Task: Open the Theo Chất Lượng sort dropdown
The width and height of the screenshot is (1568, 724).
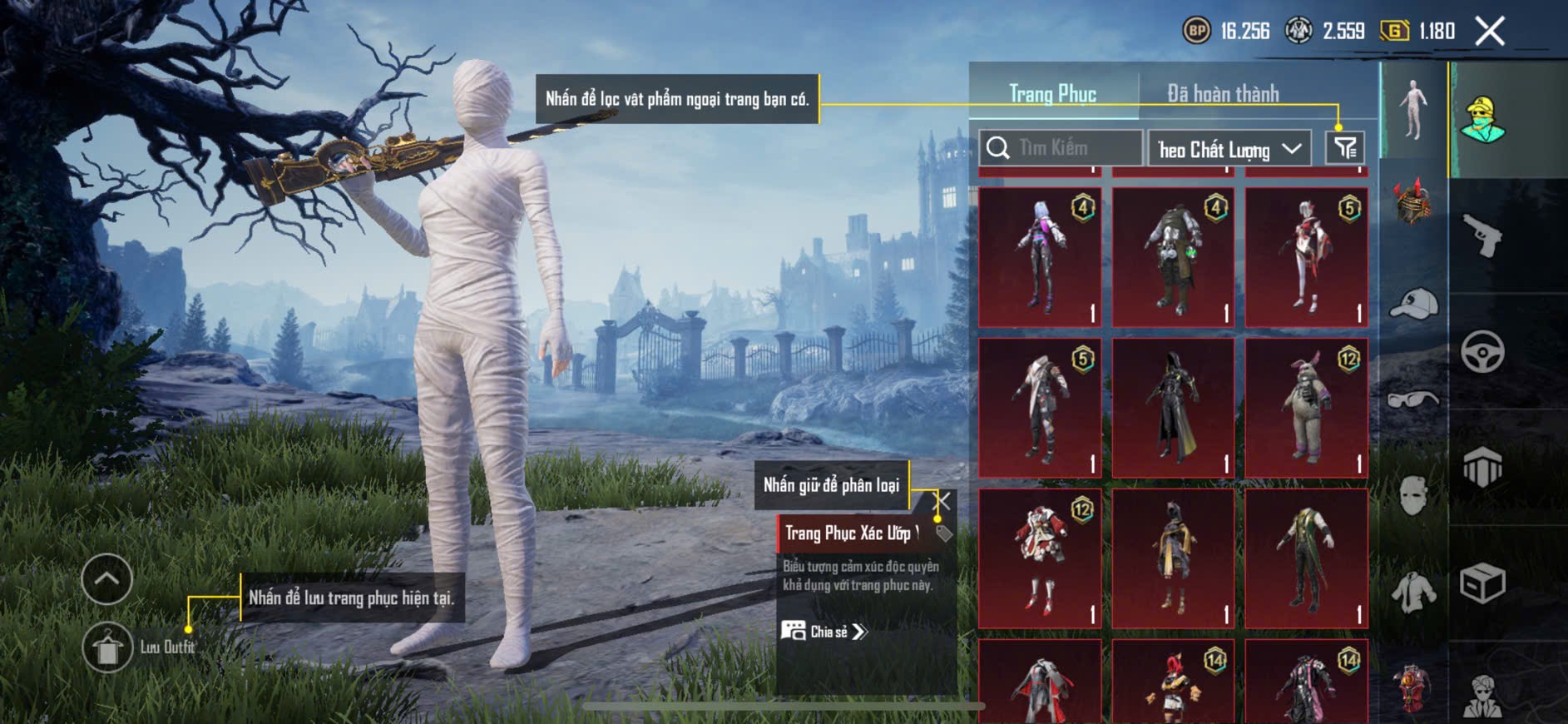Action: (x=1229, y=149)
